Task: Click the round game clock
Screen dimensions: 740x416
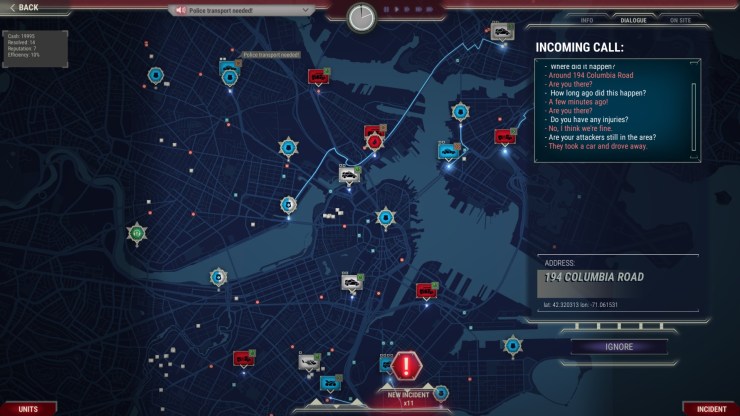Action: 362,17
